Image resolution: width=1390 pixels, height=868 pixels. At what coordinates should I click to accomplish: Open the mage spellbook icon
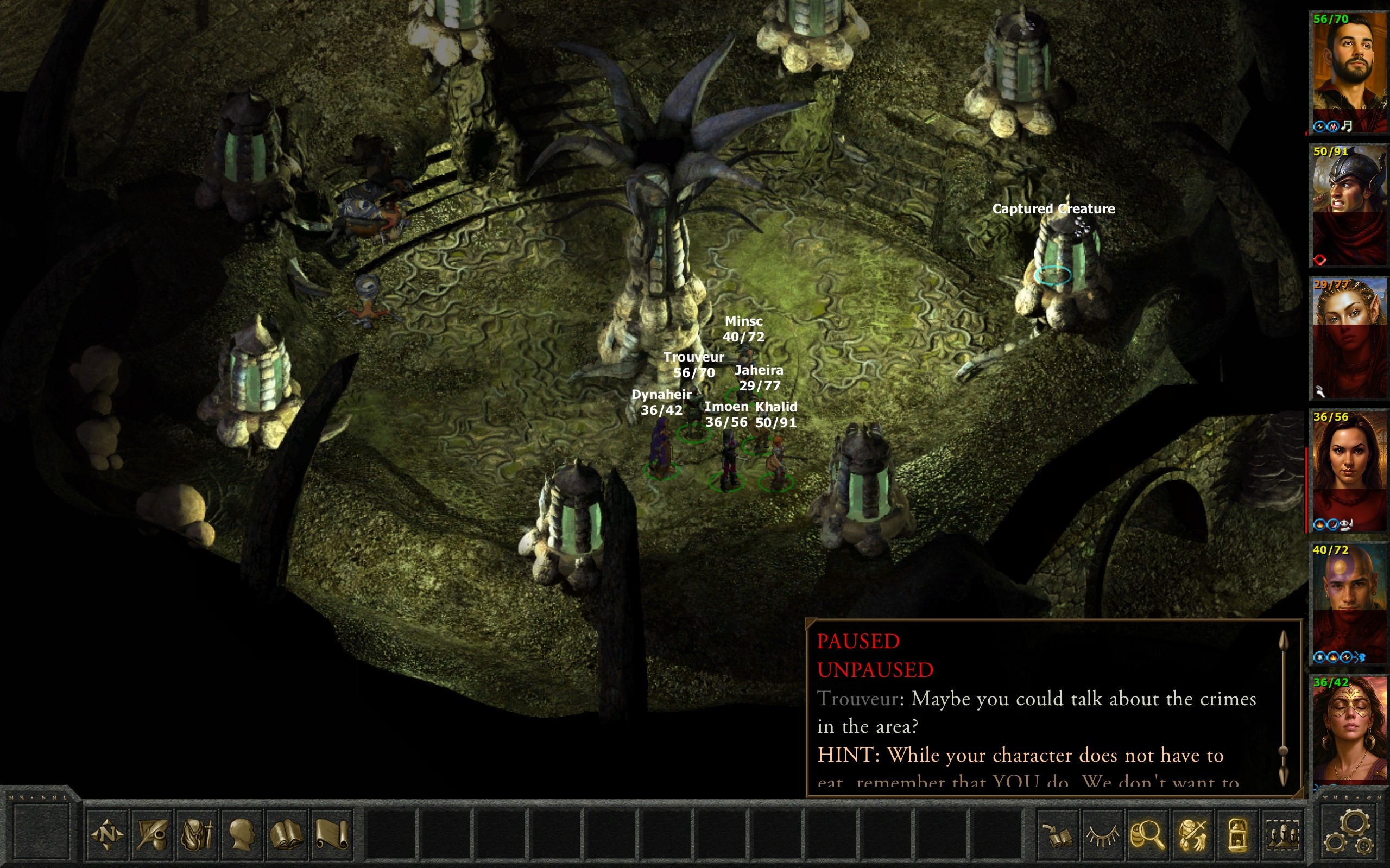point(287,834)
